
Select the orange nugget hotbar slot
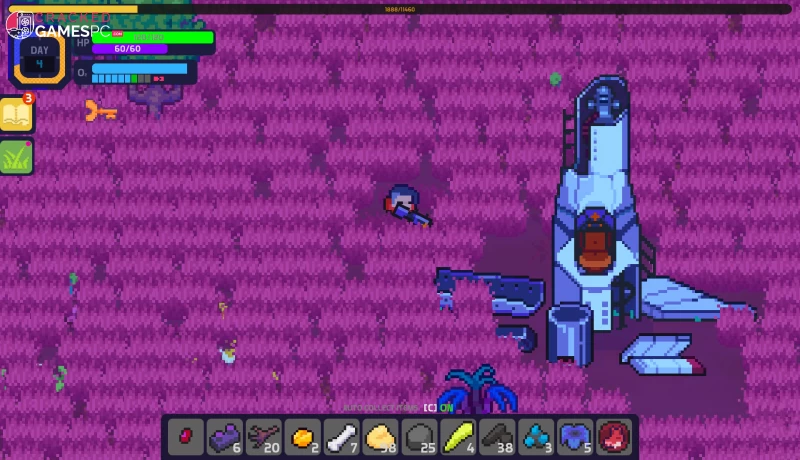click(302, 436)
